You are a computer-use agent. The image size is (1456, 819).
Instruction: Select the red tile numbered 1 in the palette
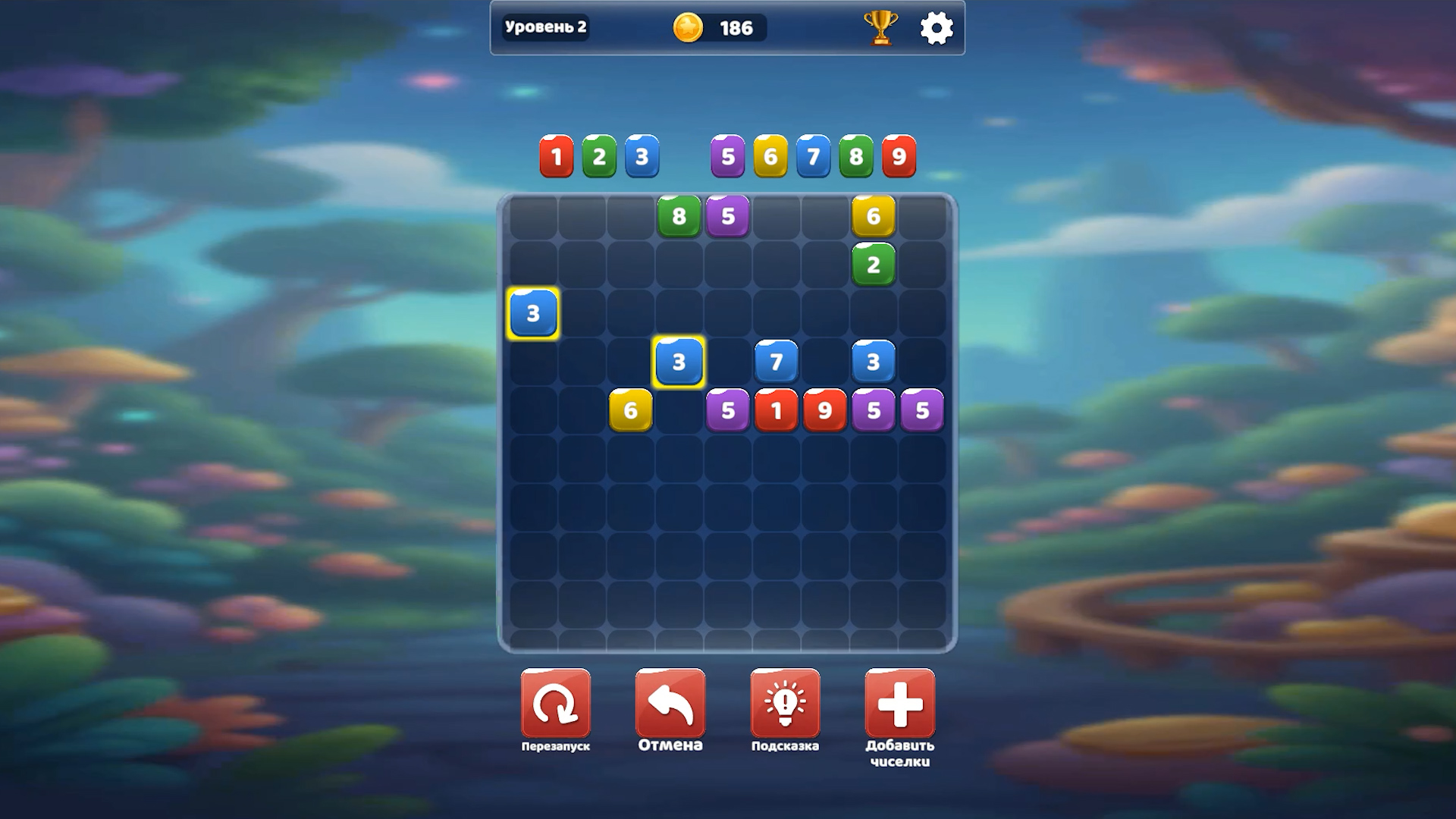click(x=556, y=157)
